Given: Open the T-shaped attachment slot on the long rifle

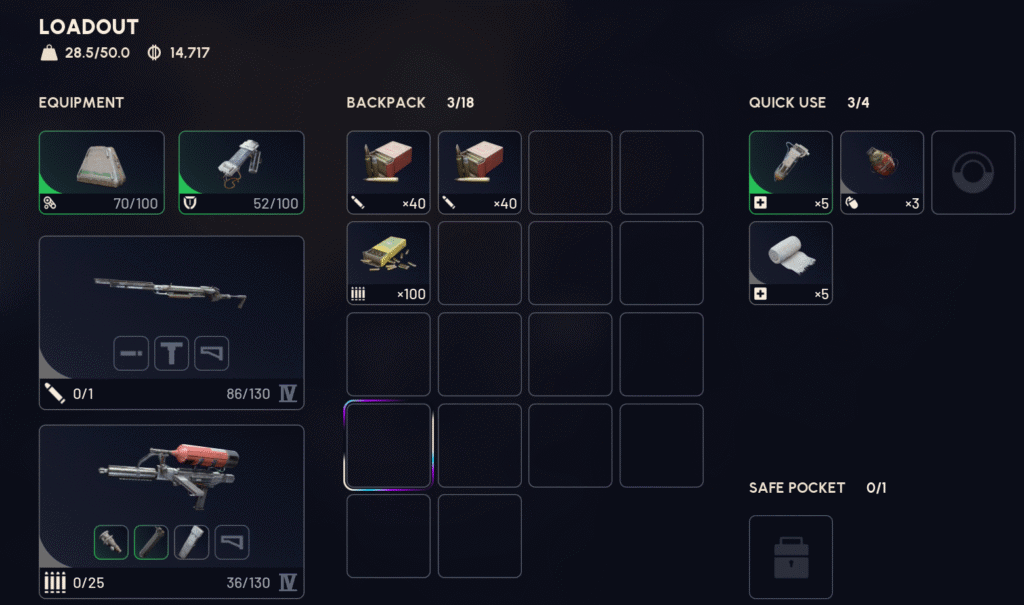Looking at the screenshot, I should point(171,353).
